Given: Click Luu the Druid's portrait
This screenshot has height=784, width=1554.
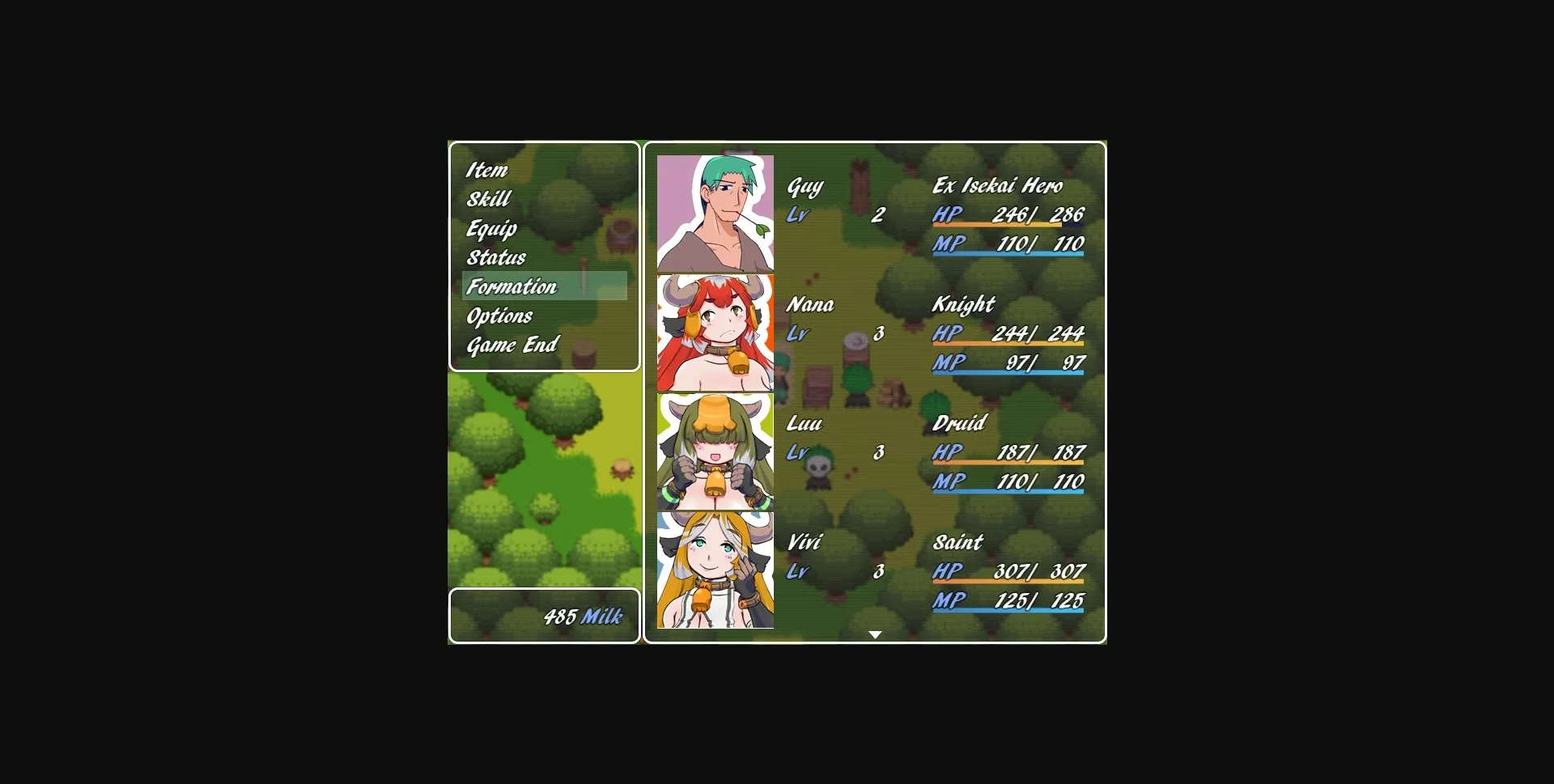Looking at the screenshot, I should pos(715,450).
